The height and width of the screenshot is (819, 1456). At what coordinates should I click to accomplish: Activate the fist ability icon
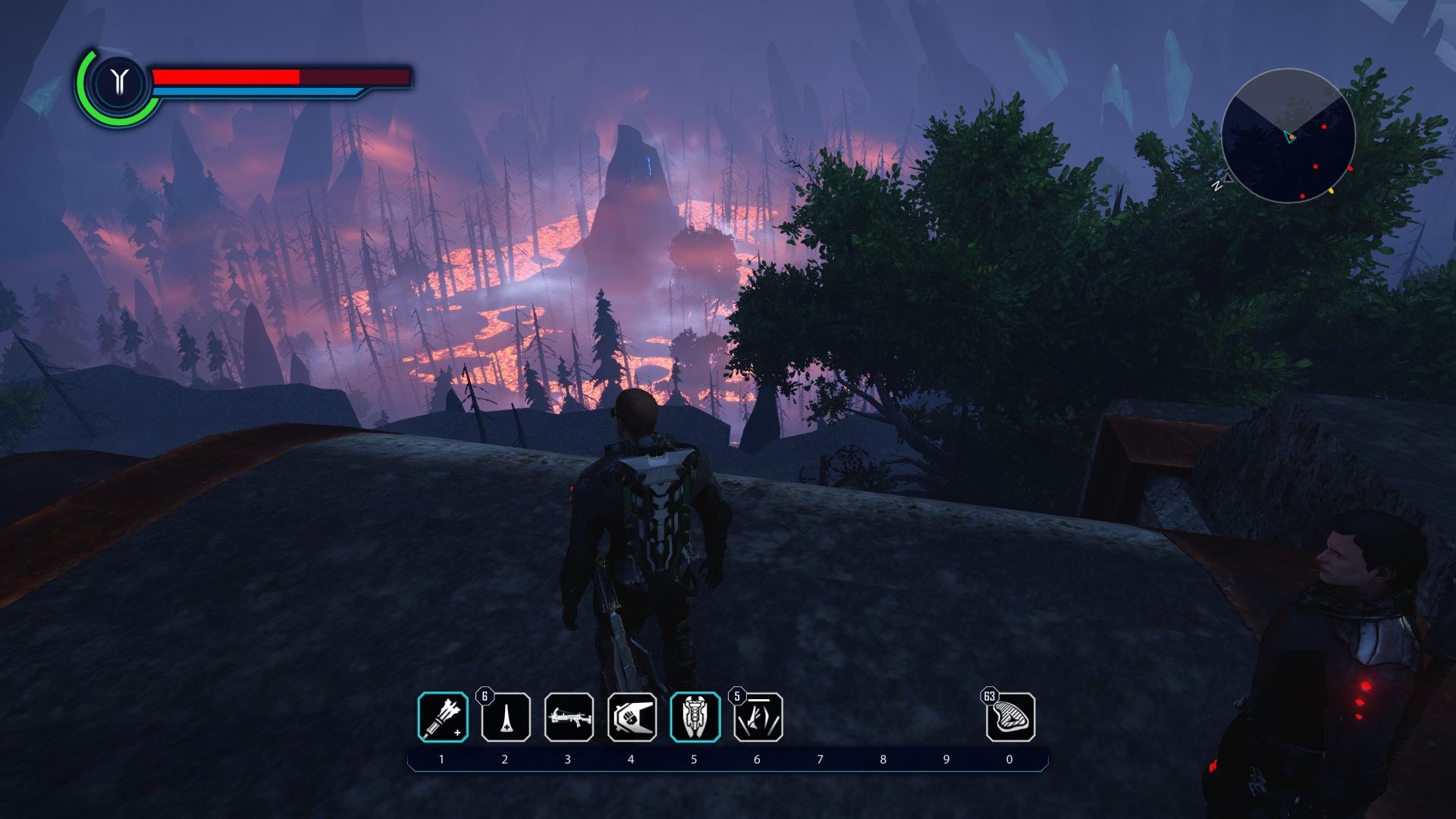click(x=632, y=717)
